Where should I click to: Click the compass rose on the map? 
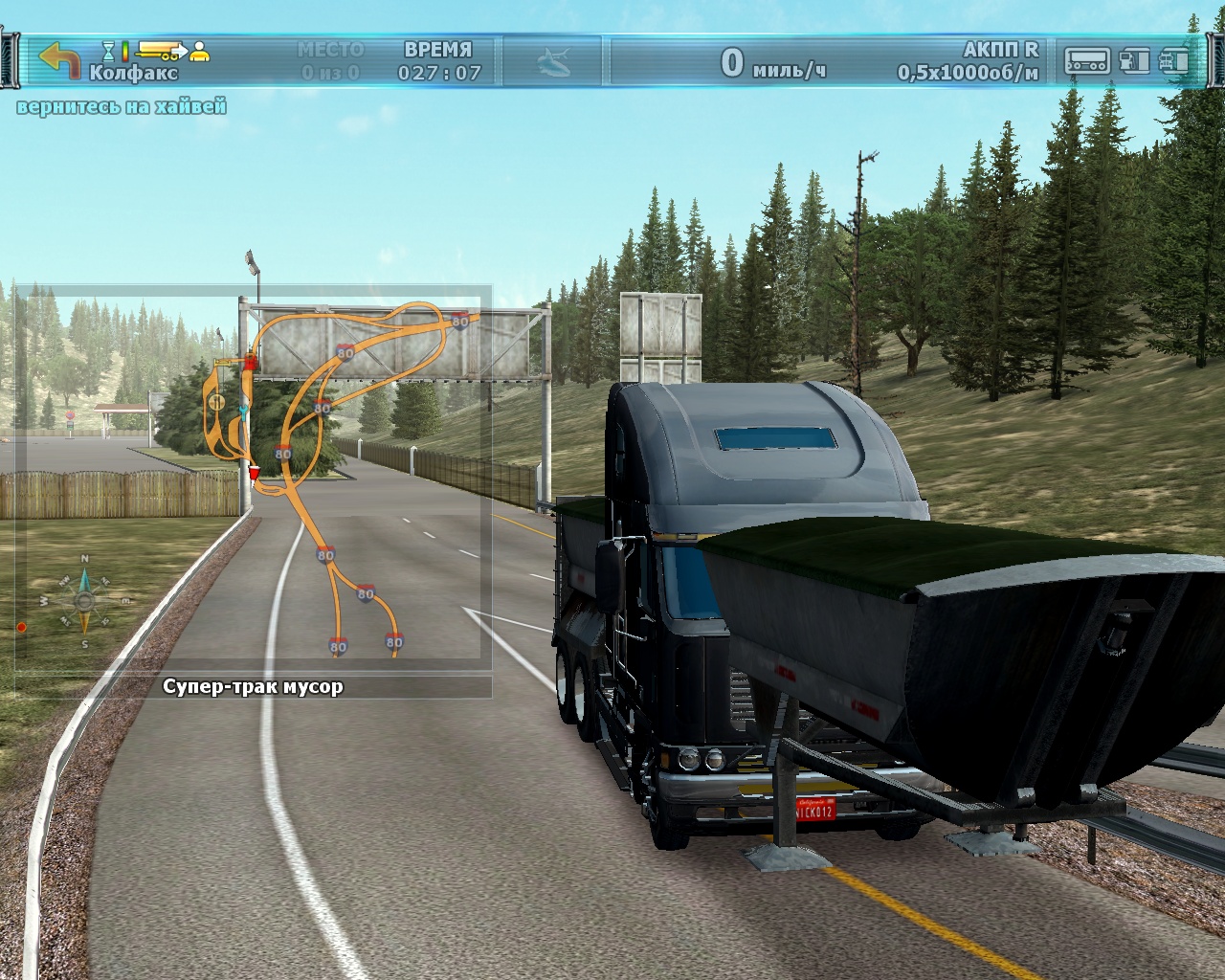pos(84,601)
